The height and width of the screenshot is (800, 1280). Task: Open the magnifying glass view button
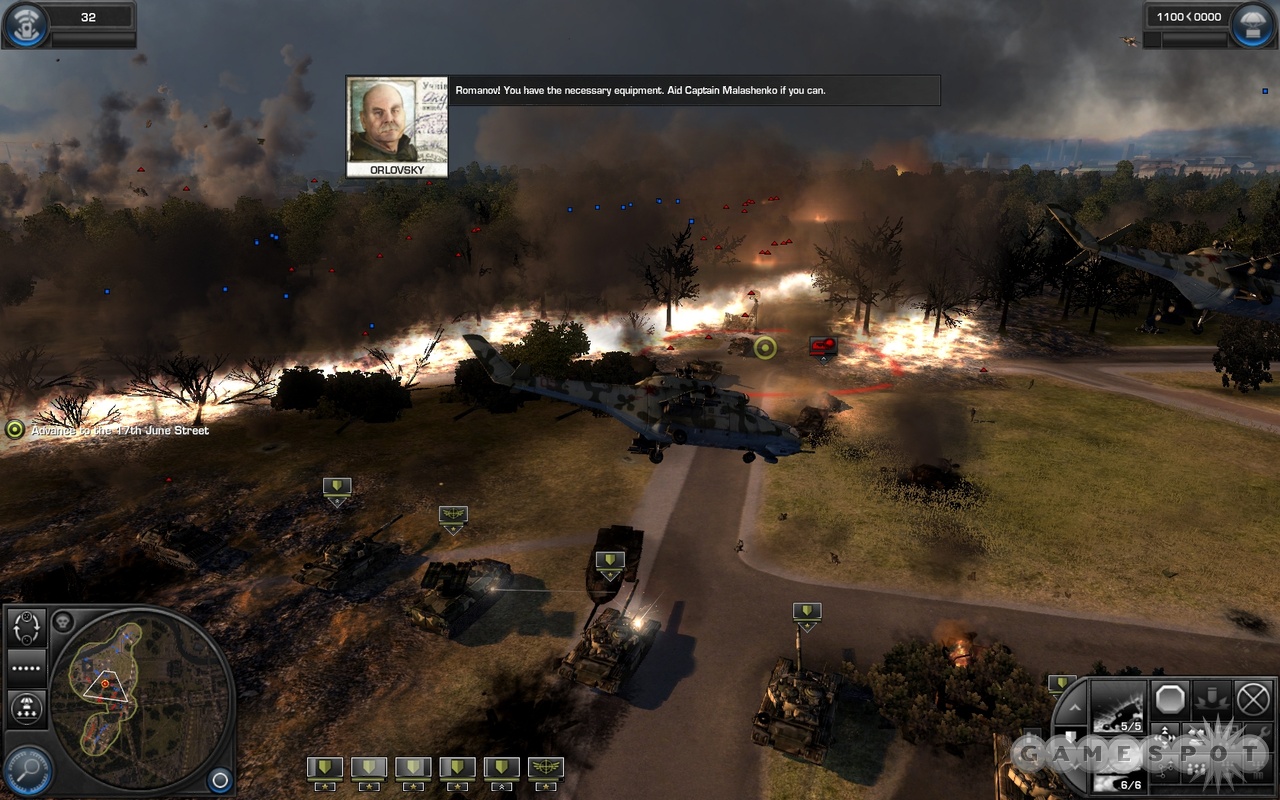[x=27, y=771]
